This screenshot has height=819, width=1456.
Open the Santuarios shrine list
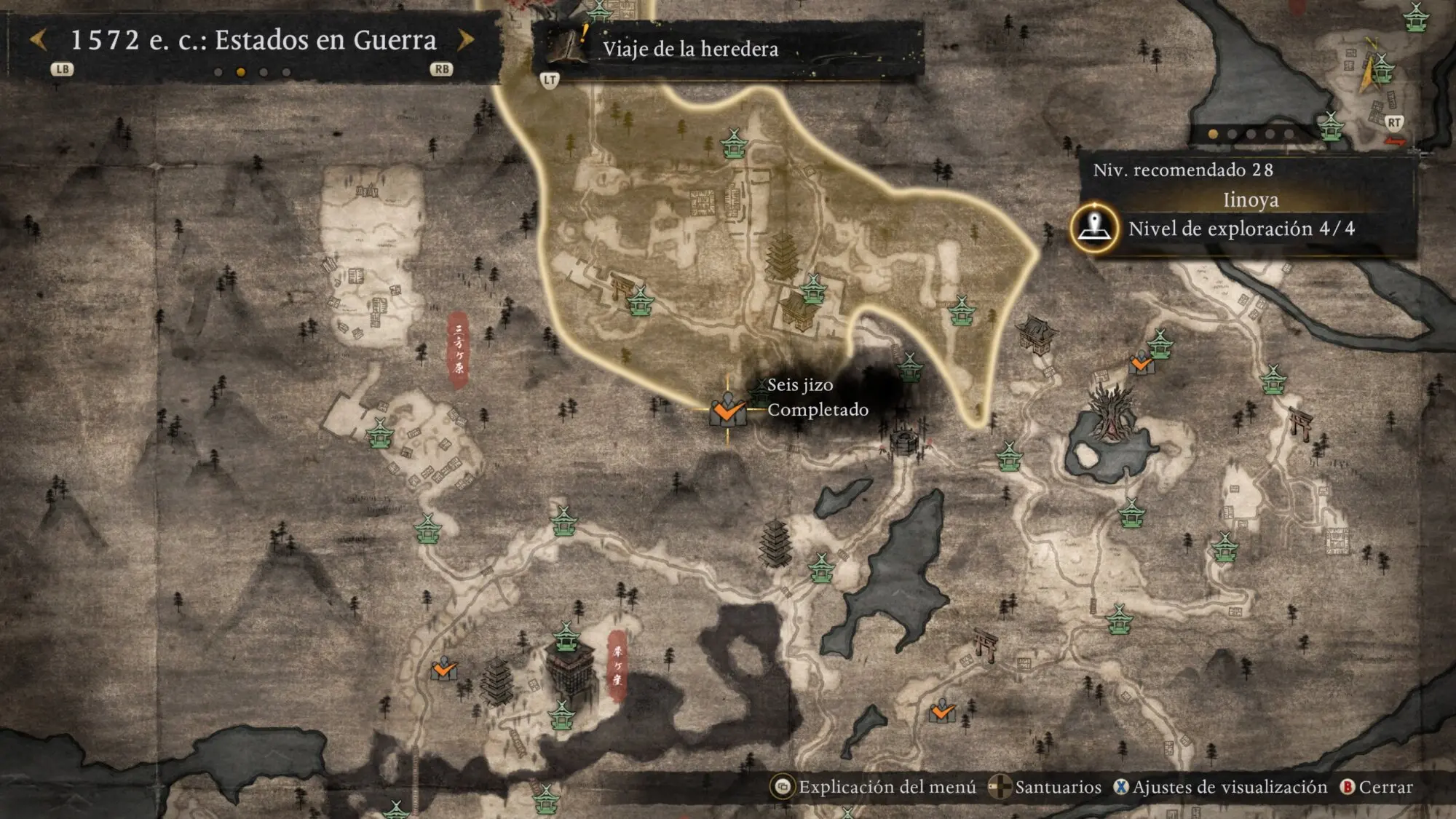click(1045, 787)
